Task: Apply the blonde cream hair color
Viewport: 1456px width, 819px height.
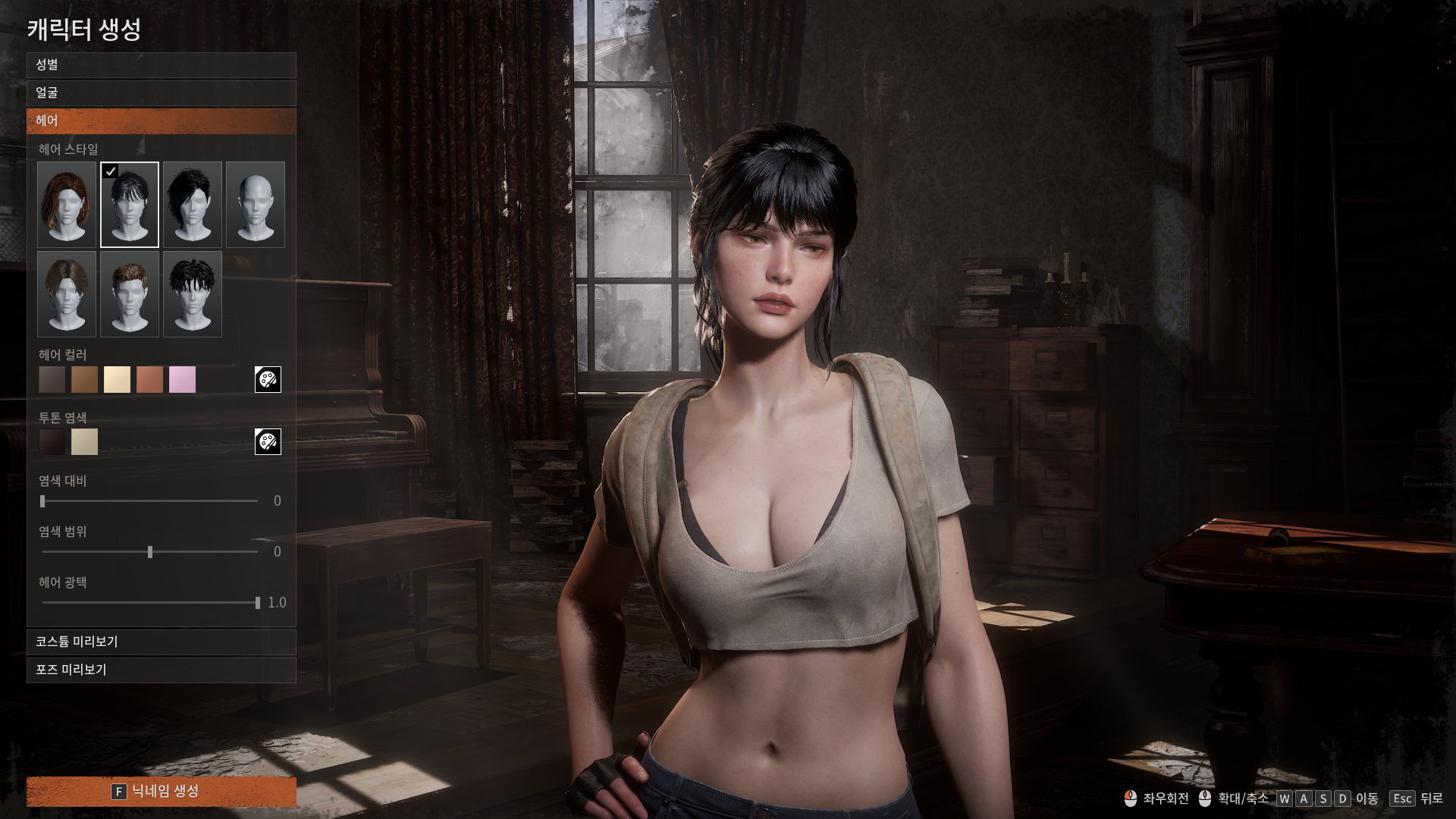Action: point(118,380)
